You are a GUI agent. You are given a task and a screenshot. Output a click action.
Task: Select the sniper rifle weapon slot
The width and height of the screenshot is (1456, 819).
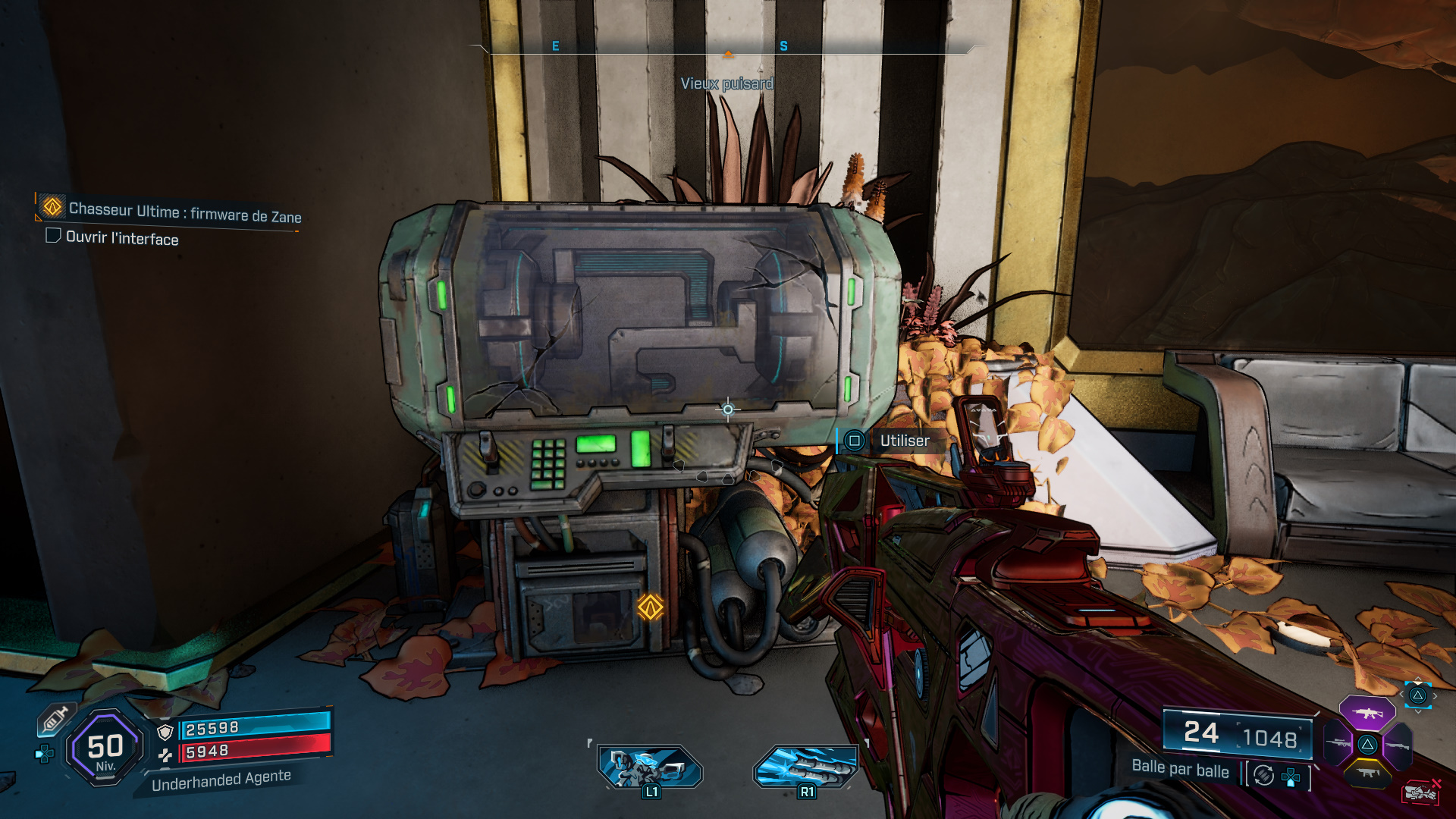(1339, 742)
